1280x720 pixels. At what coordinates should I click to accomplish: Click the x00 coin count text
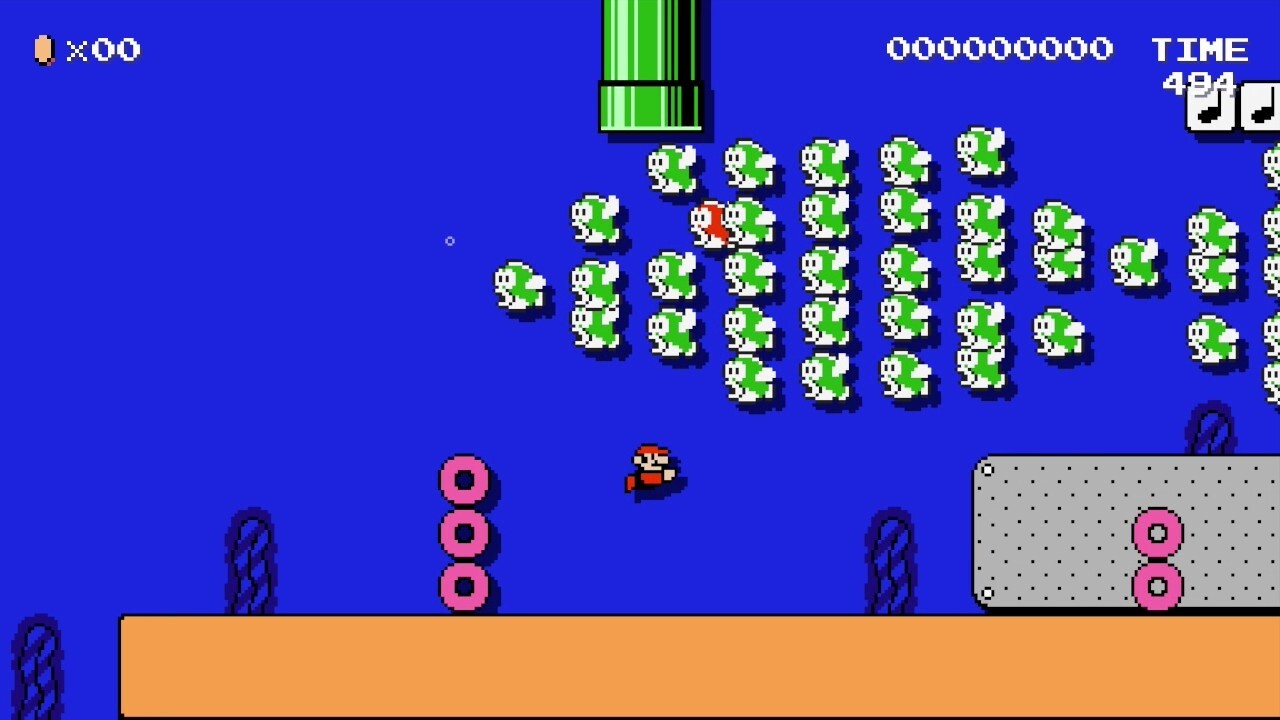point(102,50)
